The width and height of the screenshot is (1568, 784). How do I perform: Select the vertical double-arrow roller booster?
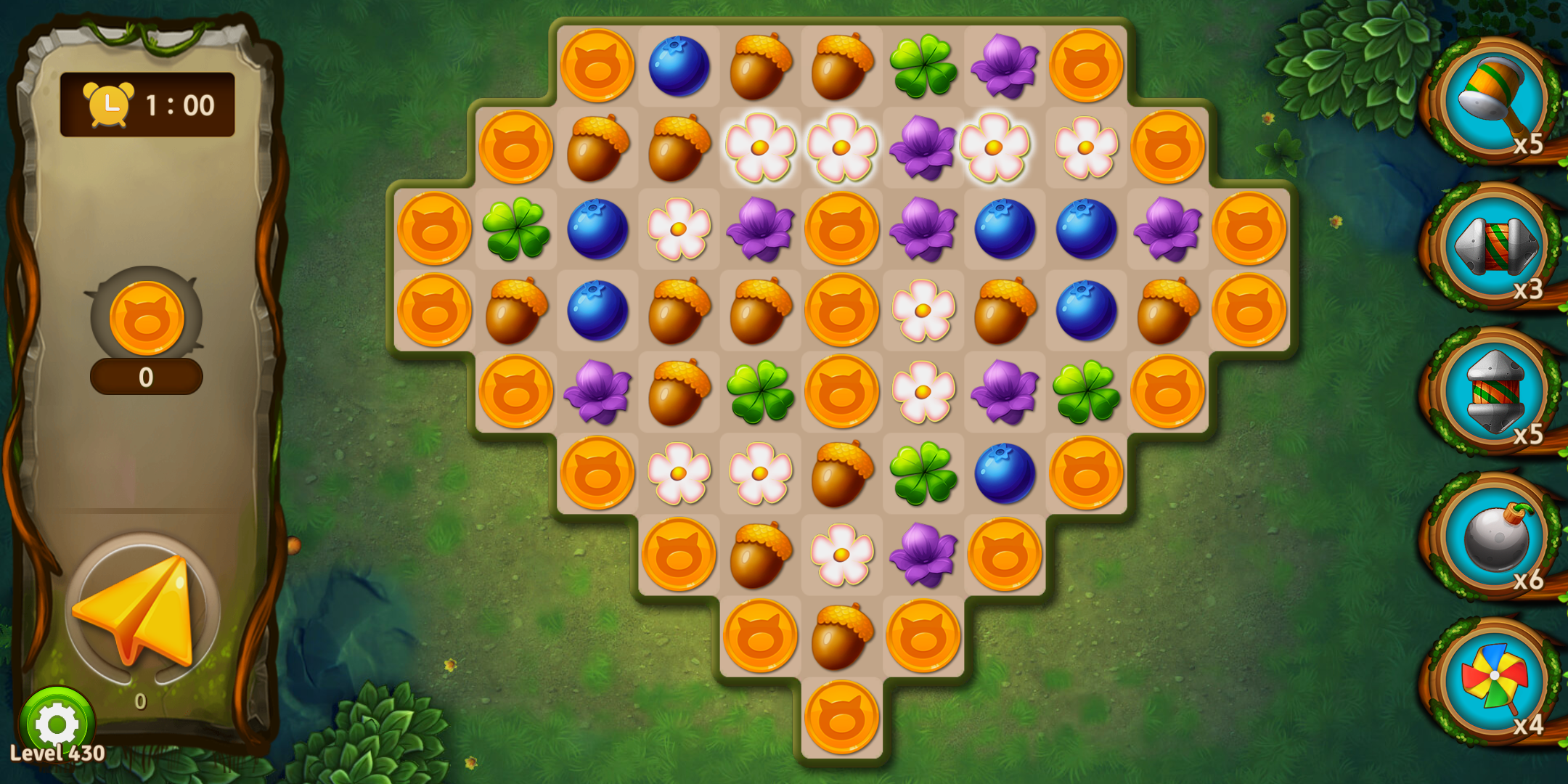[x=1494, y=391]
